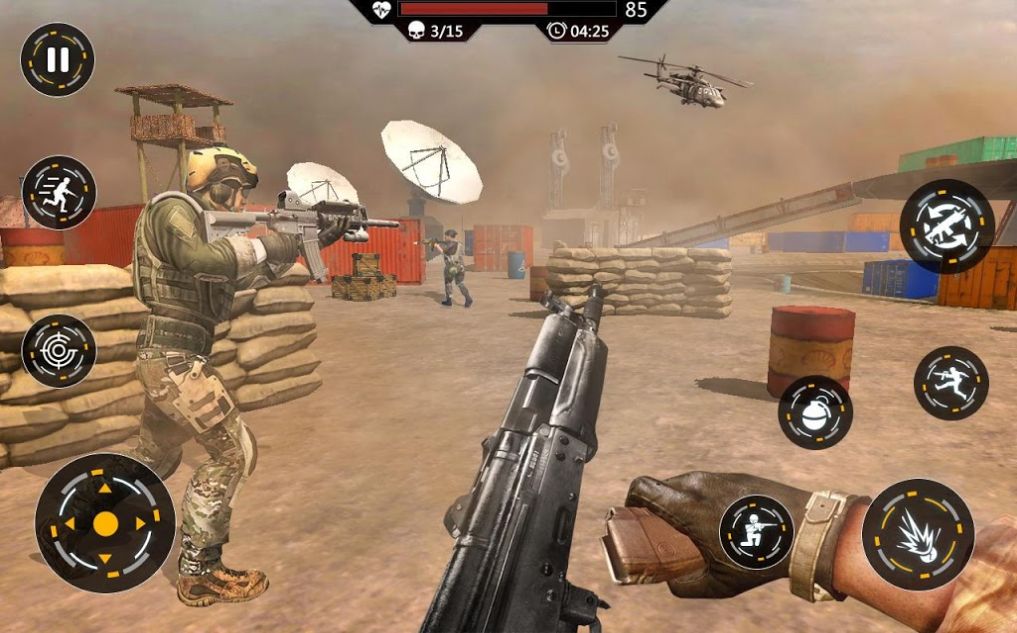
Task: Tap the radar scan button
Action: [x=59, y=351]
